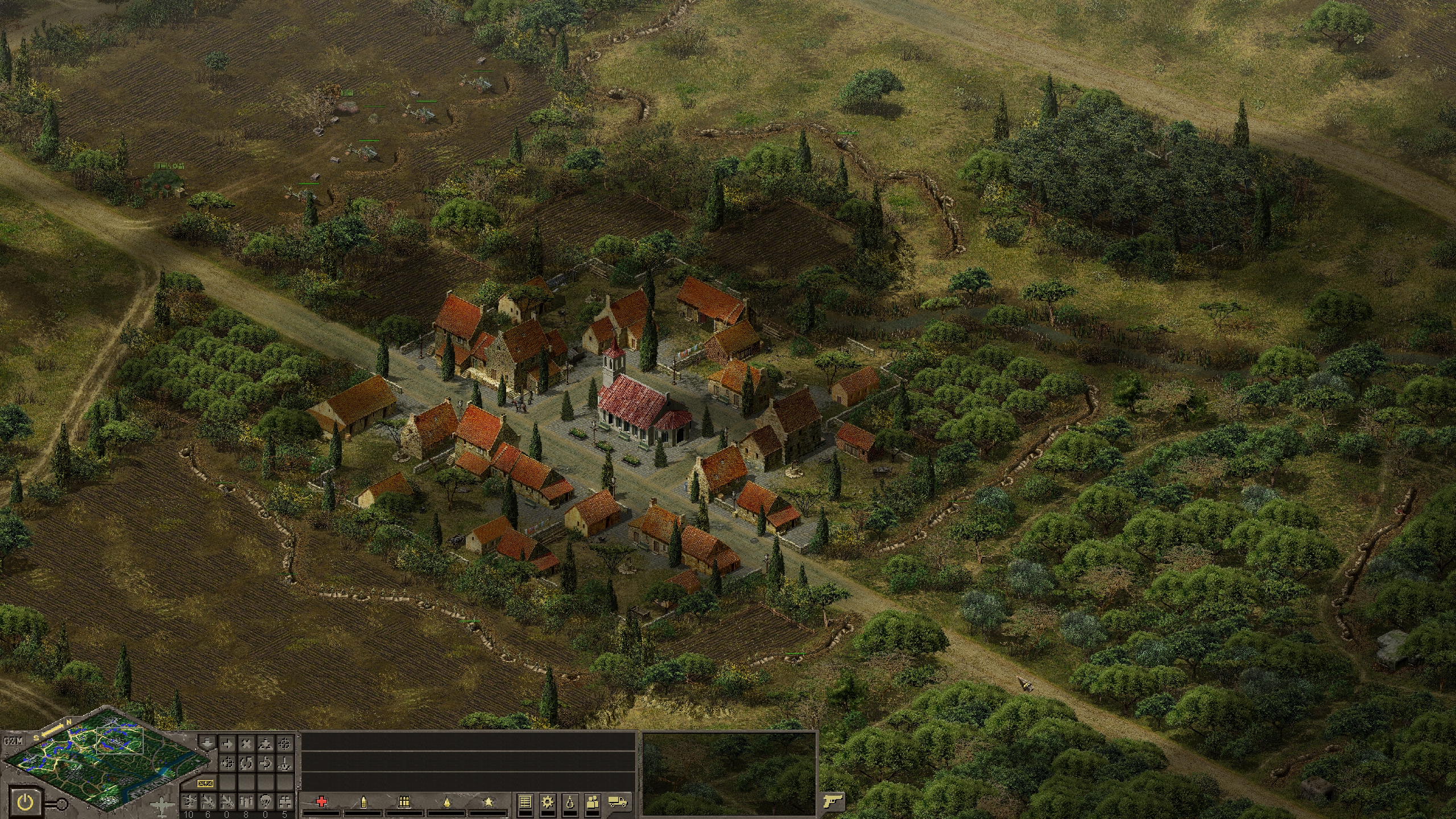The image size is (1456, 819).
Task: Select the circular arrows rotate command
Action: pyautogui.click(x=246, y=763)
